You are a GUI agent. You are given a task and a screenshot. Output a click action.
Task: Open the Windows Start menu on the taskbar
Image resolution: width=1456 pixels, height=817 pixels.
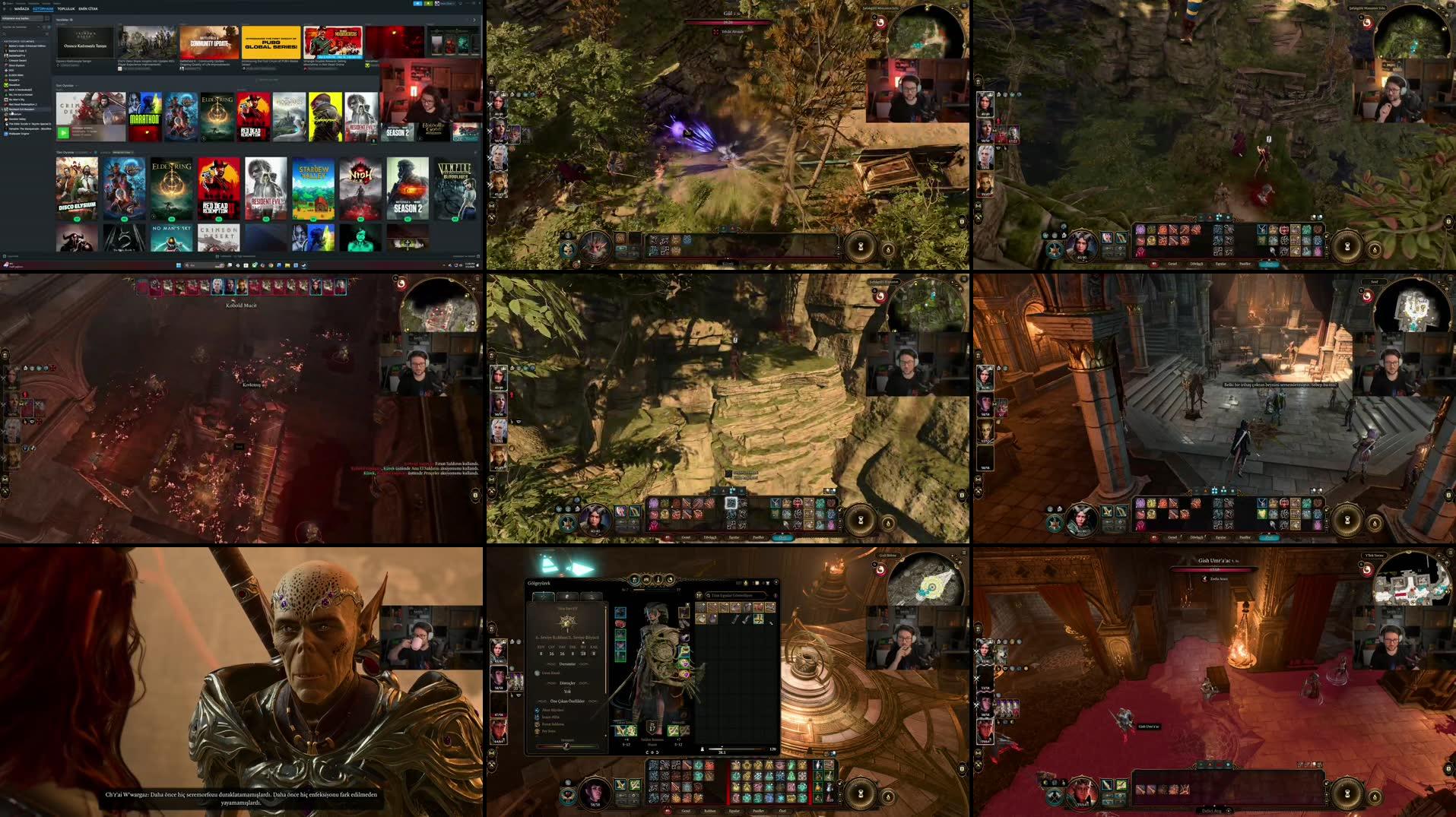[178, 265]
